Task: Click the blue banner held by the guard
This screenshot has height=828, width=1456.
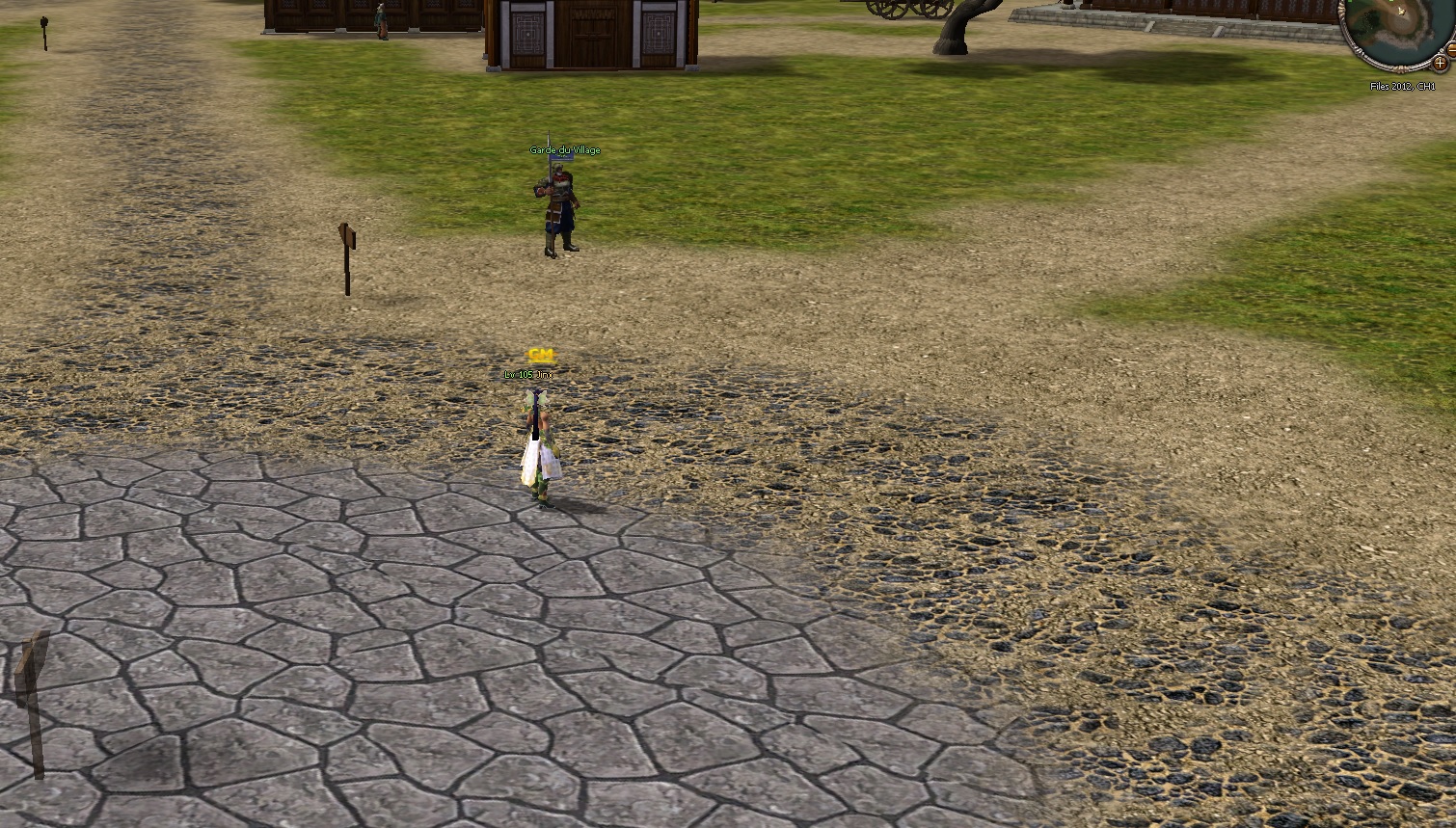Action: click(562, 157)
